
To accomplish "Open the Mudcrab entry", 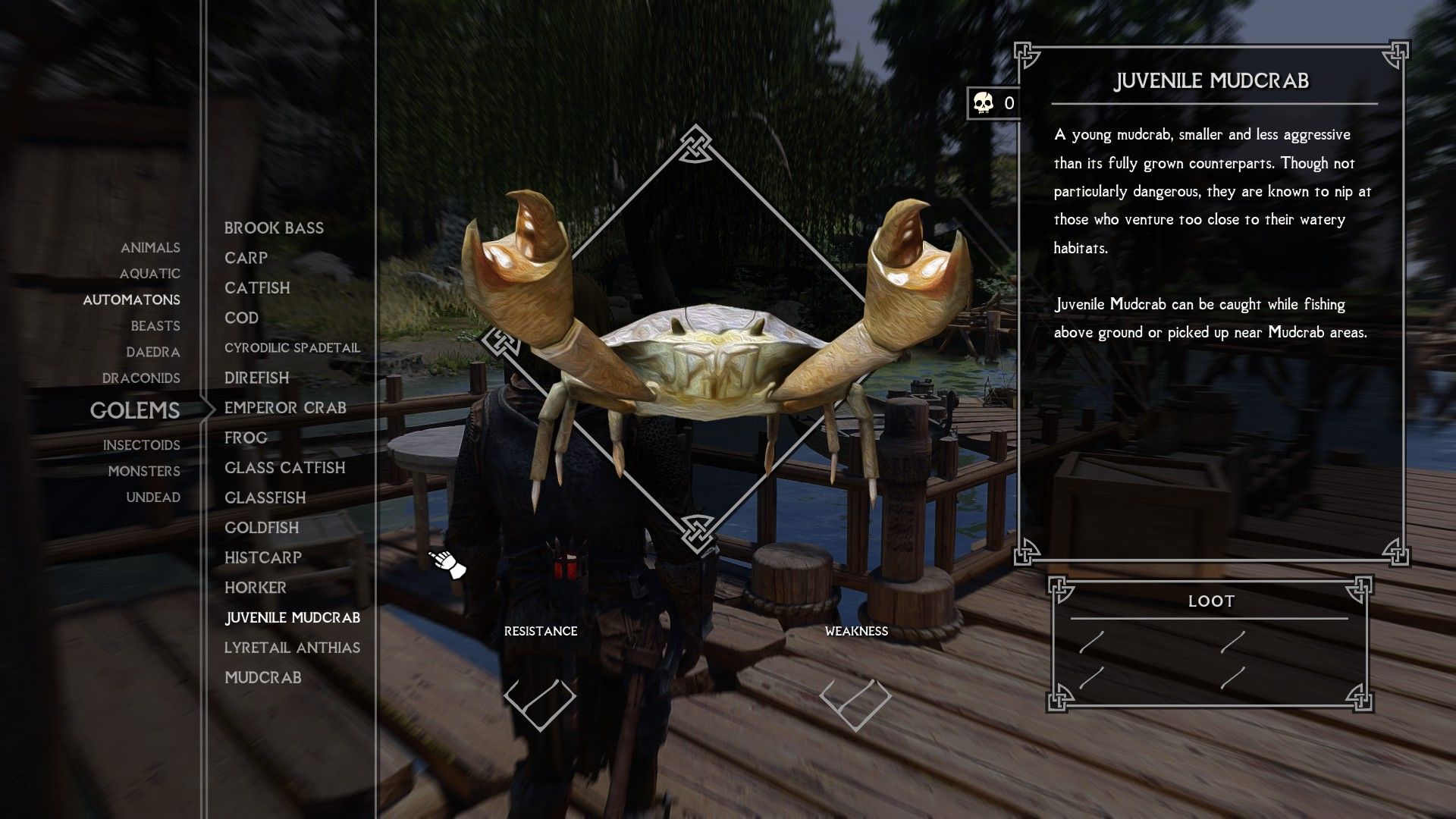I will pyautogui.click(x=262, y=677).
